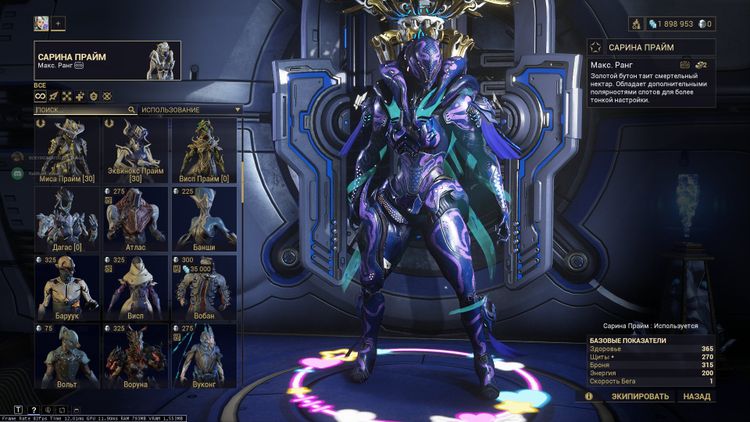Equip the selected warframe with Экипировать
This screenshot has height=422, width=750.
coord(642,396)
